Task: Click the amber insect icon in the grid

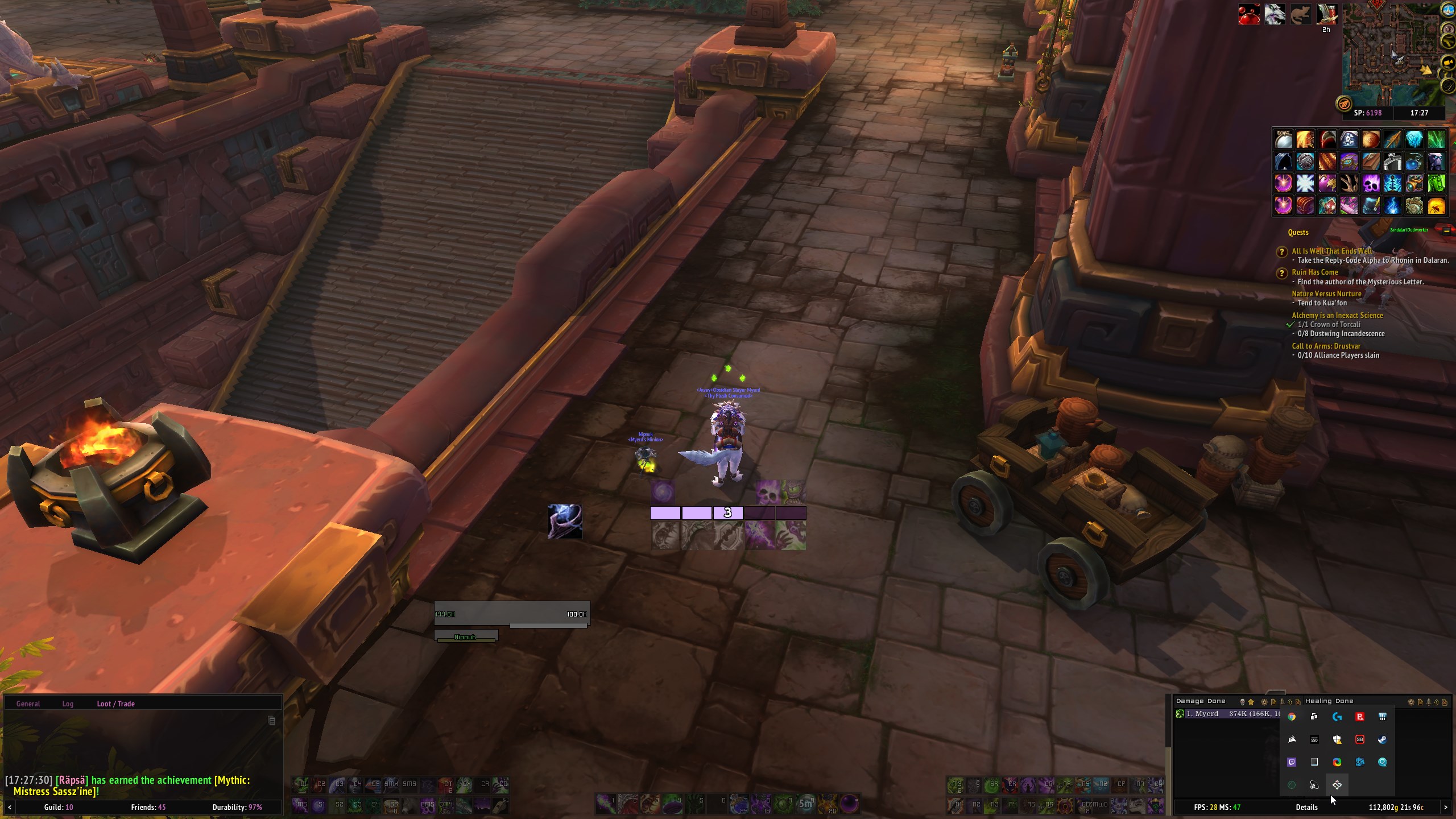Action: point(1436,205)
